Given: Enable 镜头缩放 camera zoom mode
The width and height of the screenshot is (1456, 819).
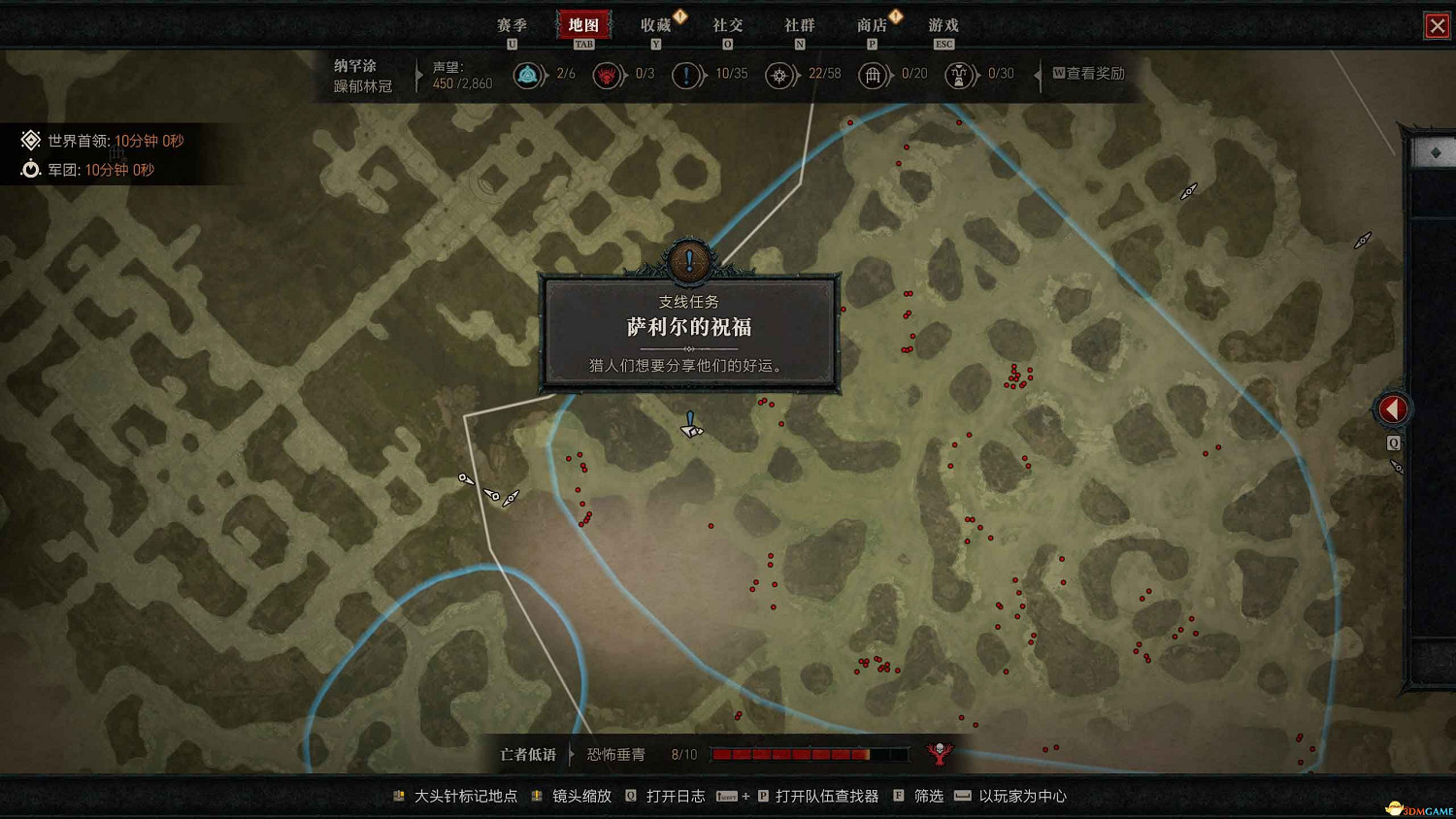Looking at the screenshot, I should (582, 796).
